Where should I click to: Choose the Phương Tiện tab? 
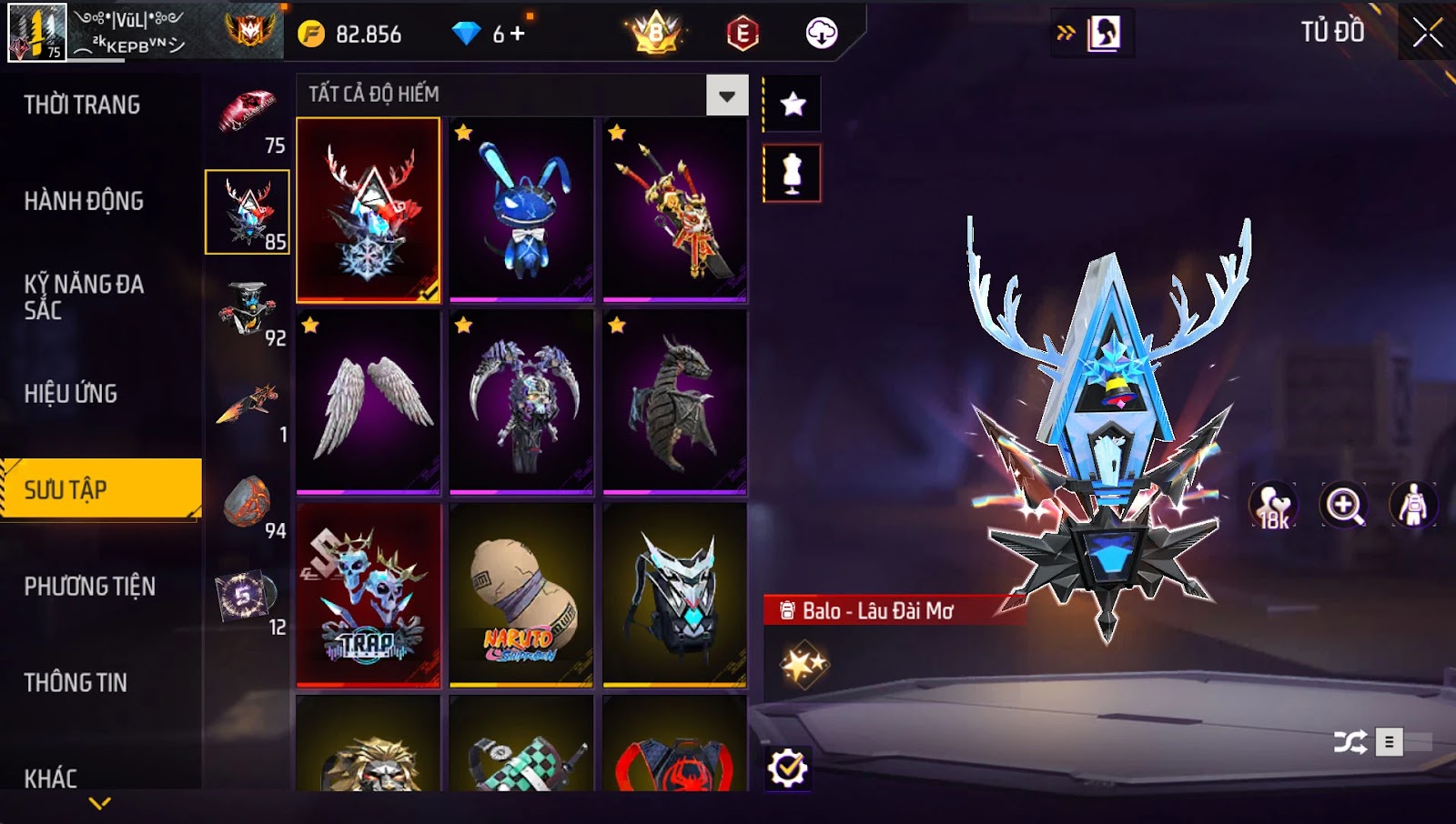coord(89,587)
